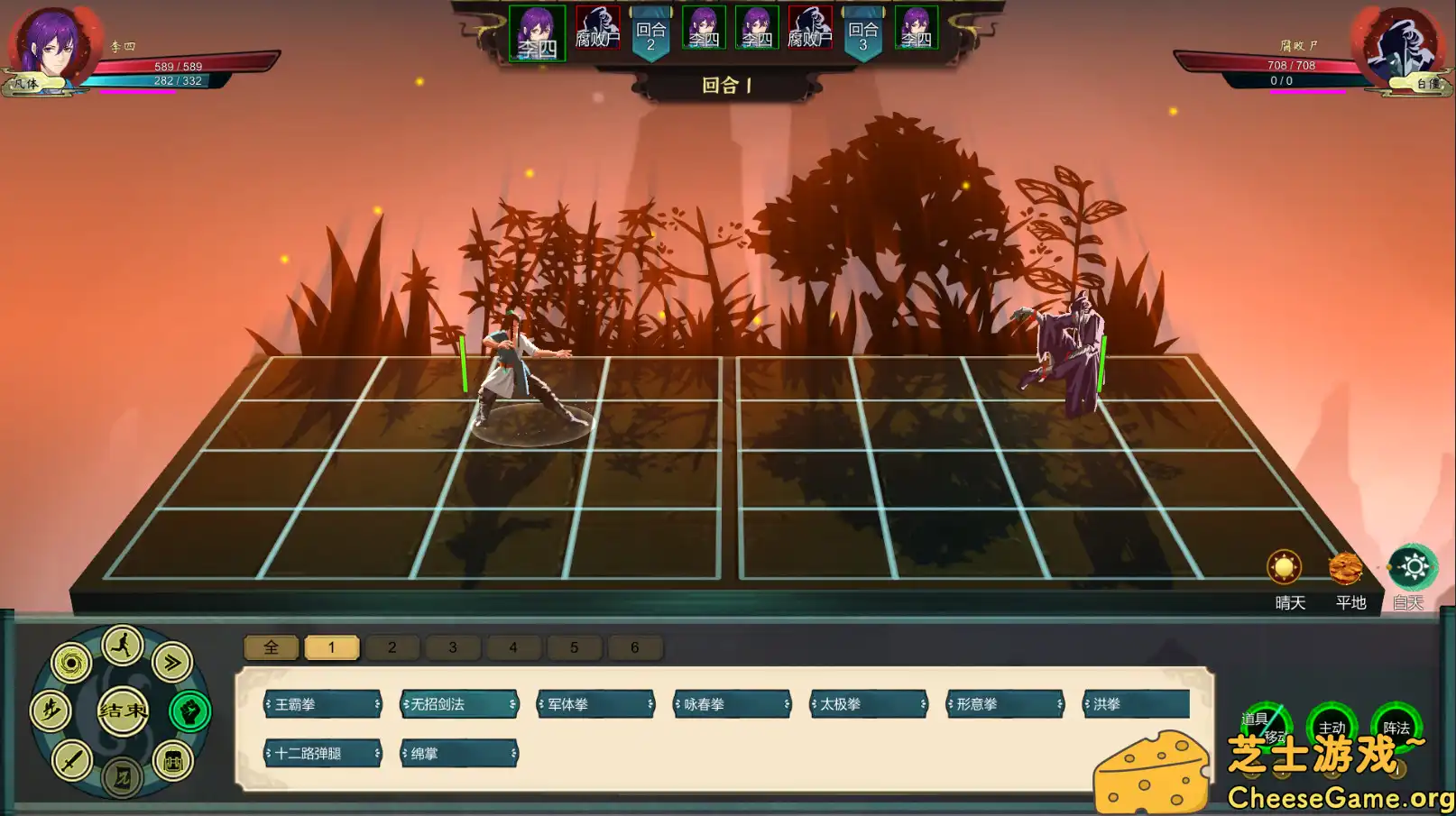The width and height of the screenshot is (1456, 816).
Task: Select the 无招剑法 skill
Action: pos(458,704)
